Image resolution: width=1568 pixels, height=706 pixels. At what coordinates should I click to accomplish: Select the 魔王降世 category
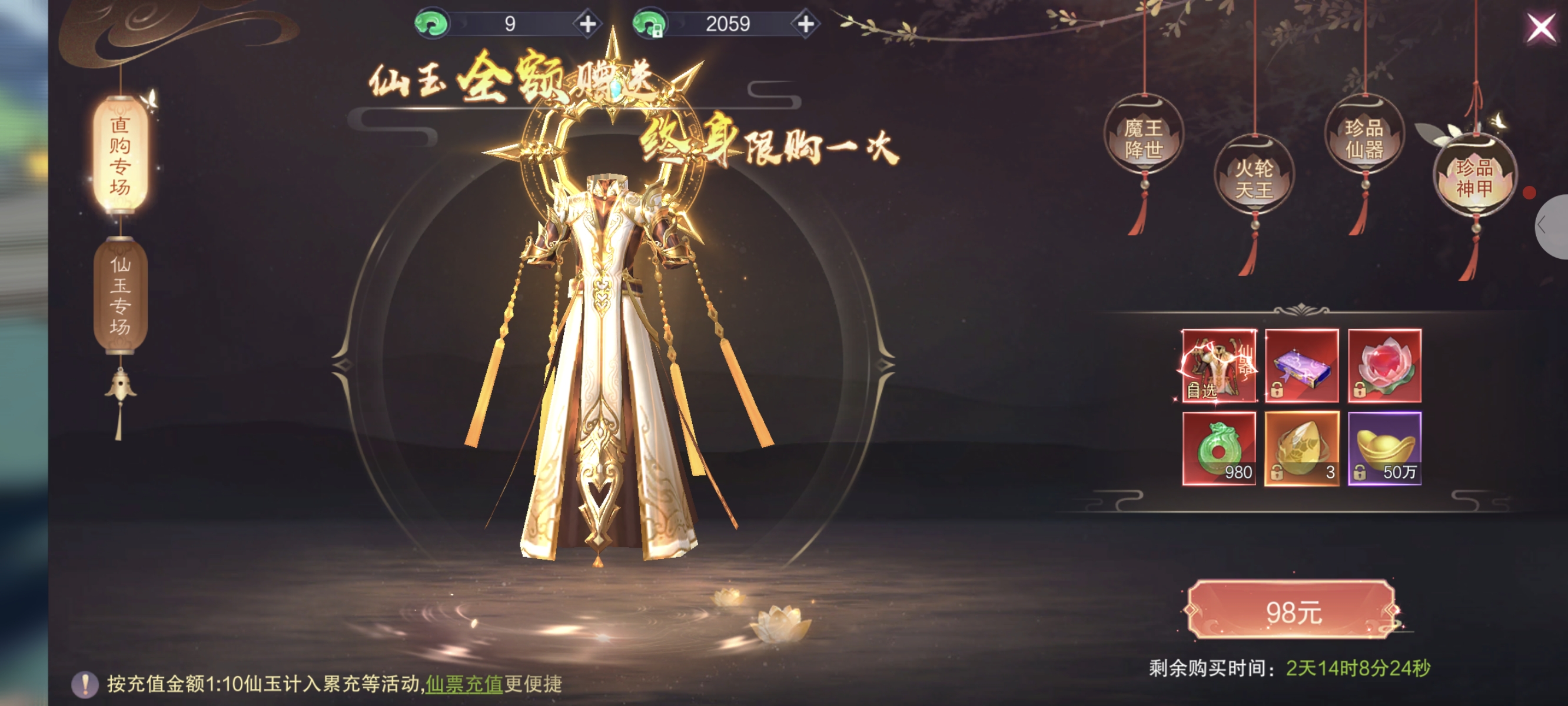pyautogui.click(x=1143, y=139)
